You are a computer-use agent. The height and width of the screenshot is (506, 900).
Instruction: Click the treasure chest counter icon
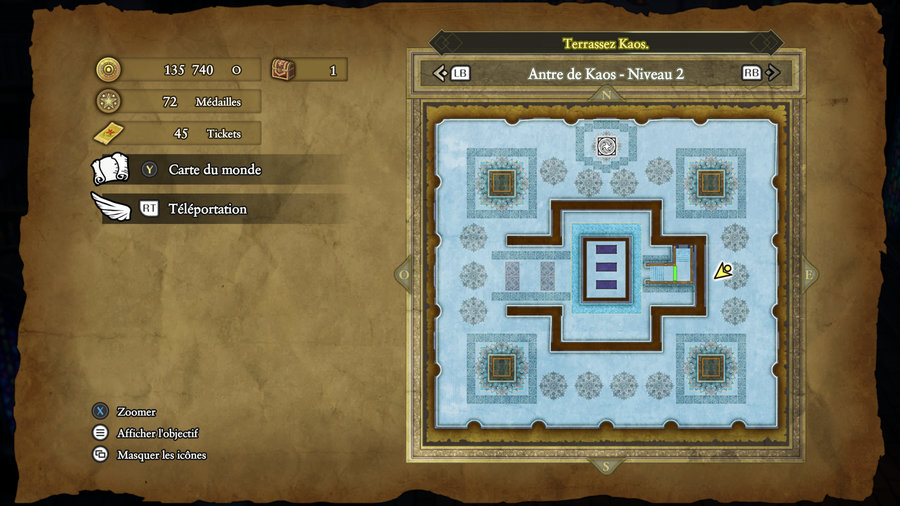(284, 70)
